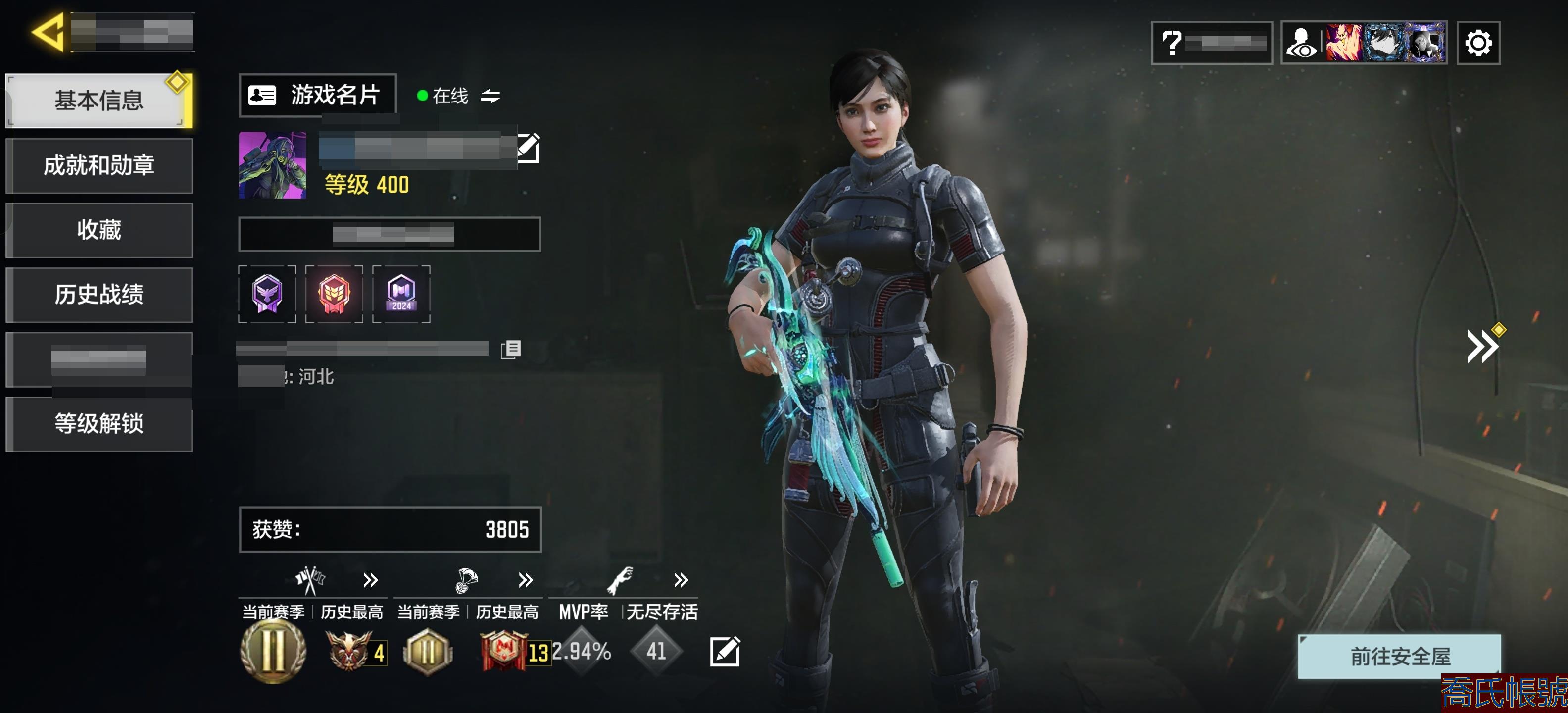Viewport: 1568px width, 713px height.
Task: View recent visitors with the eye icon
Action: pyautogui.click(x=1301, y=43)
